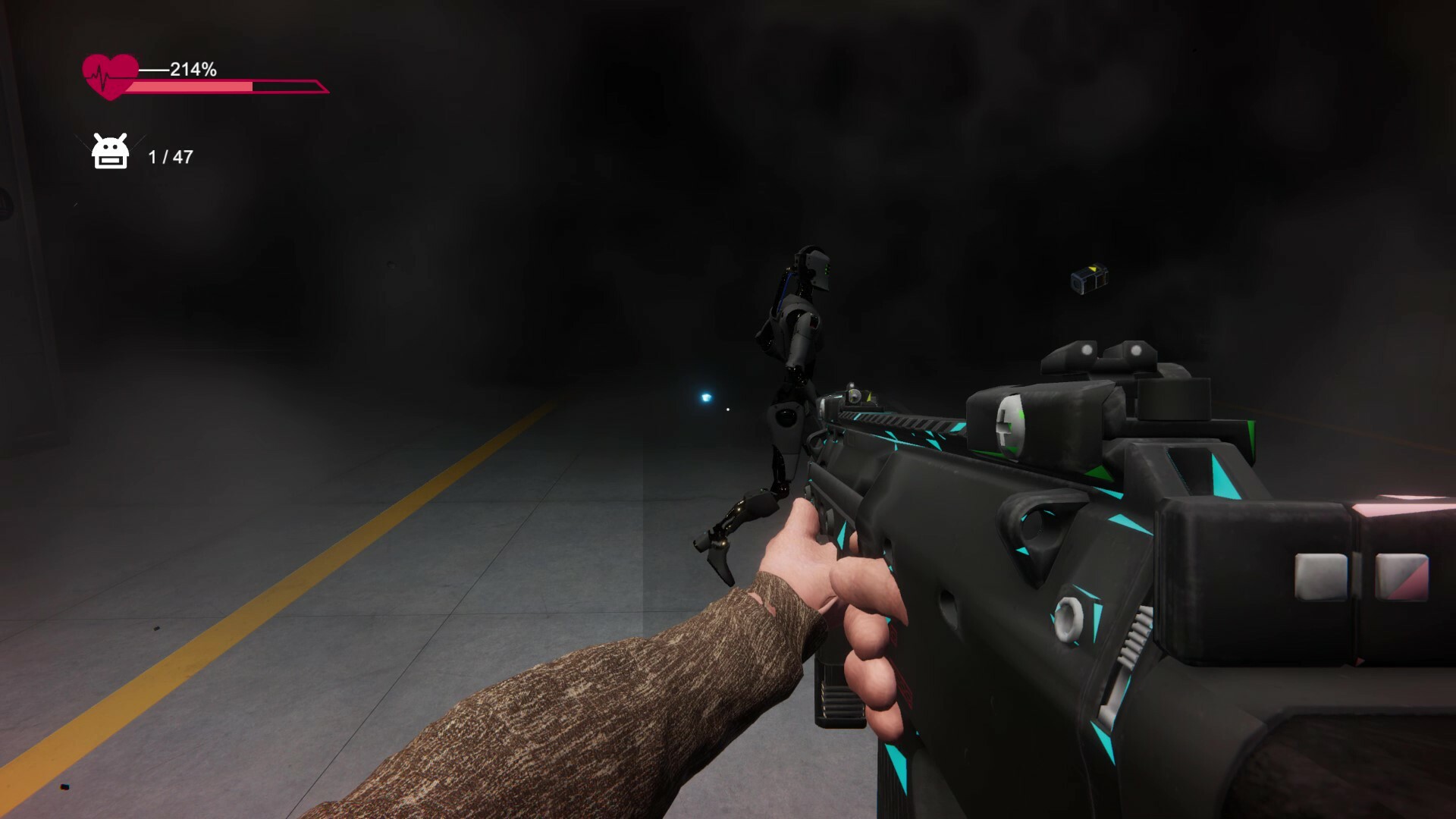This screenshot has width=1456, height=819.
Task: Click the heart health icon
Action: pyautogui.click(x=110, y=74)
